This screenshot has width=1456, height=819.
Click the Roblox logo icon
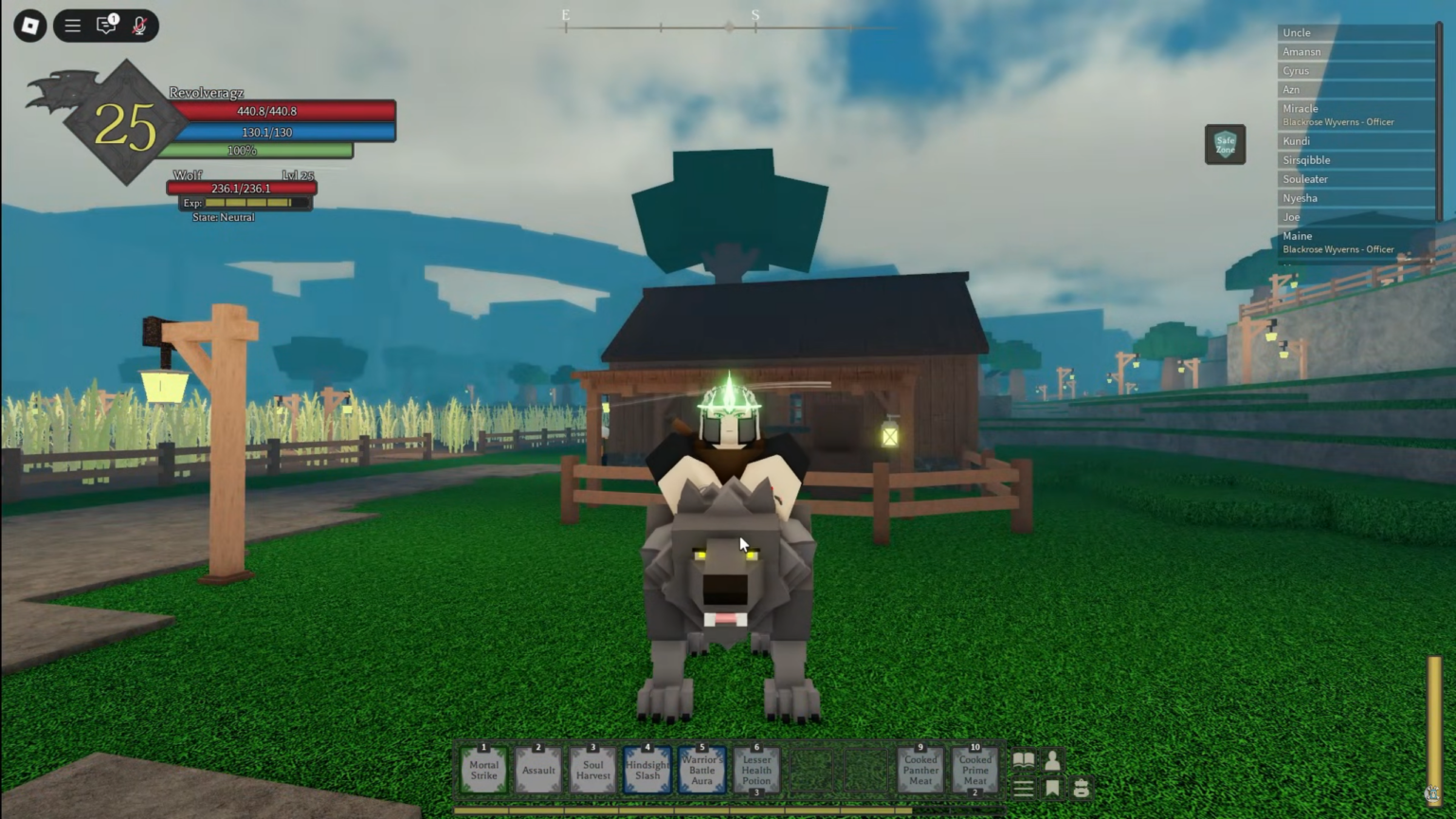click(27, 26)
